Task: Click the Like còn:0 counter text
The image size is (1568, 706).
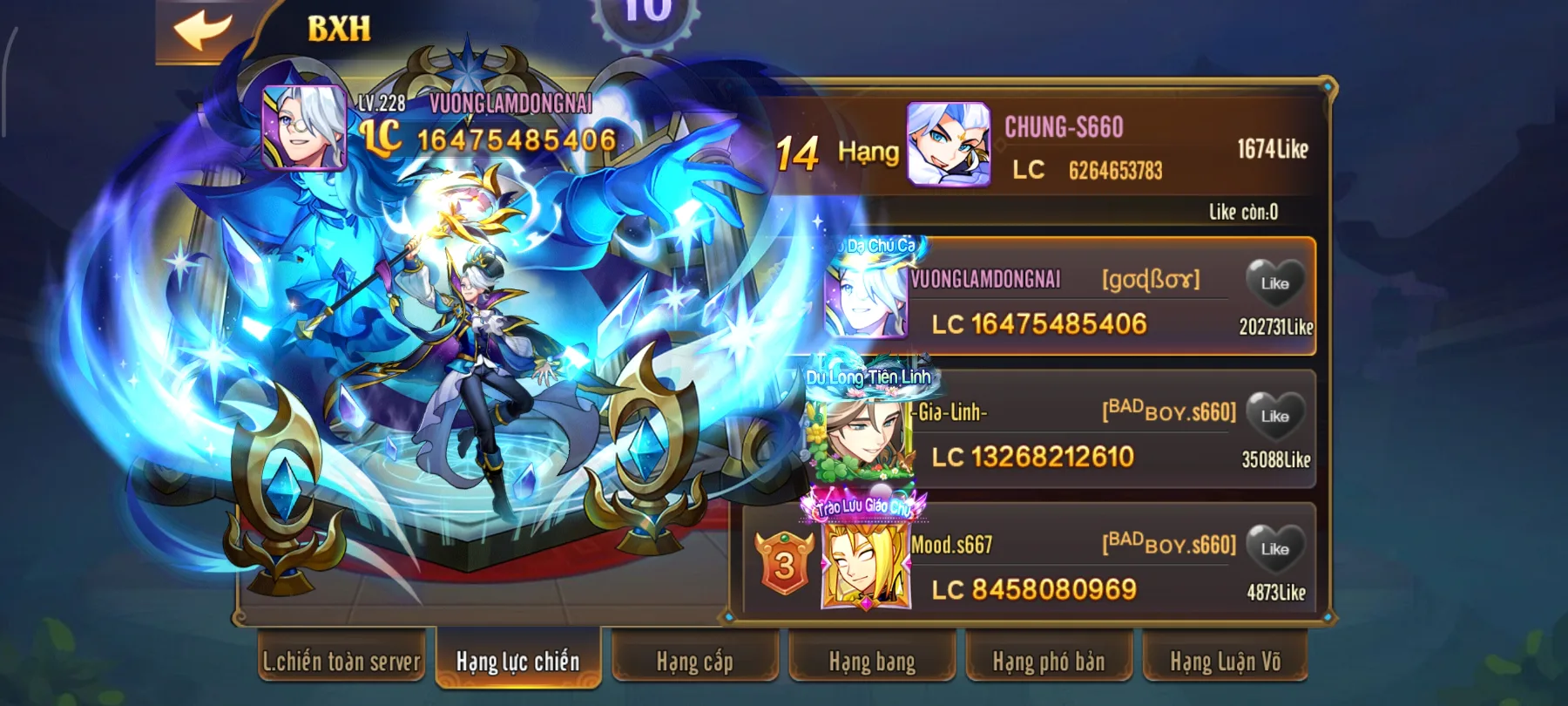Action: [1246, 209]
